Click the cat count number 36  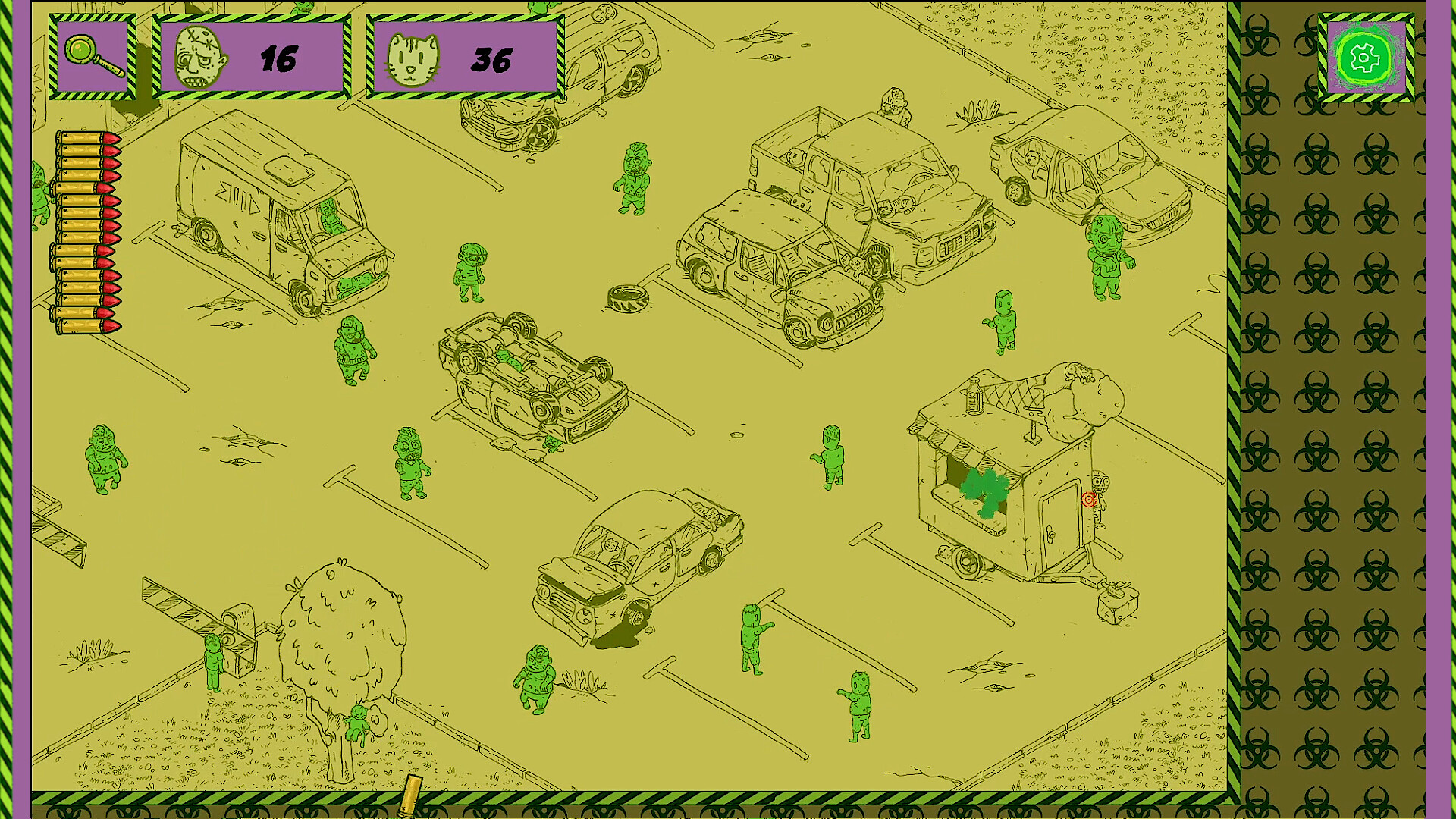[493, 59]
